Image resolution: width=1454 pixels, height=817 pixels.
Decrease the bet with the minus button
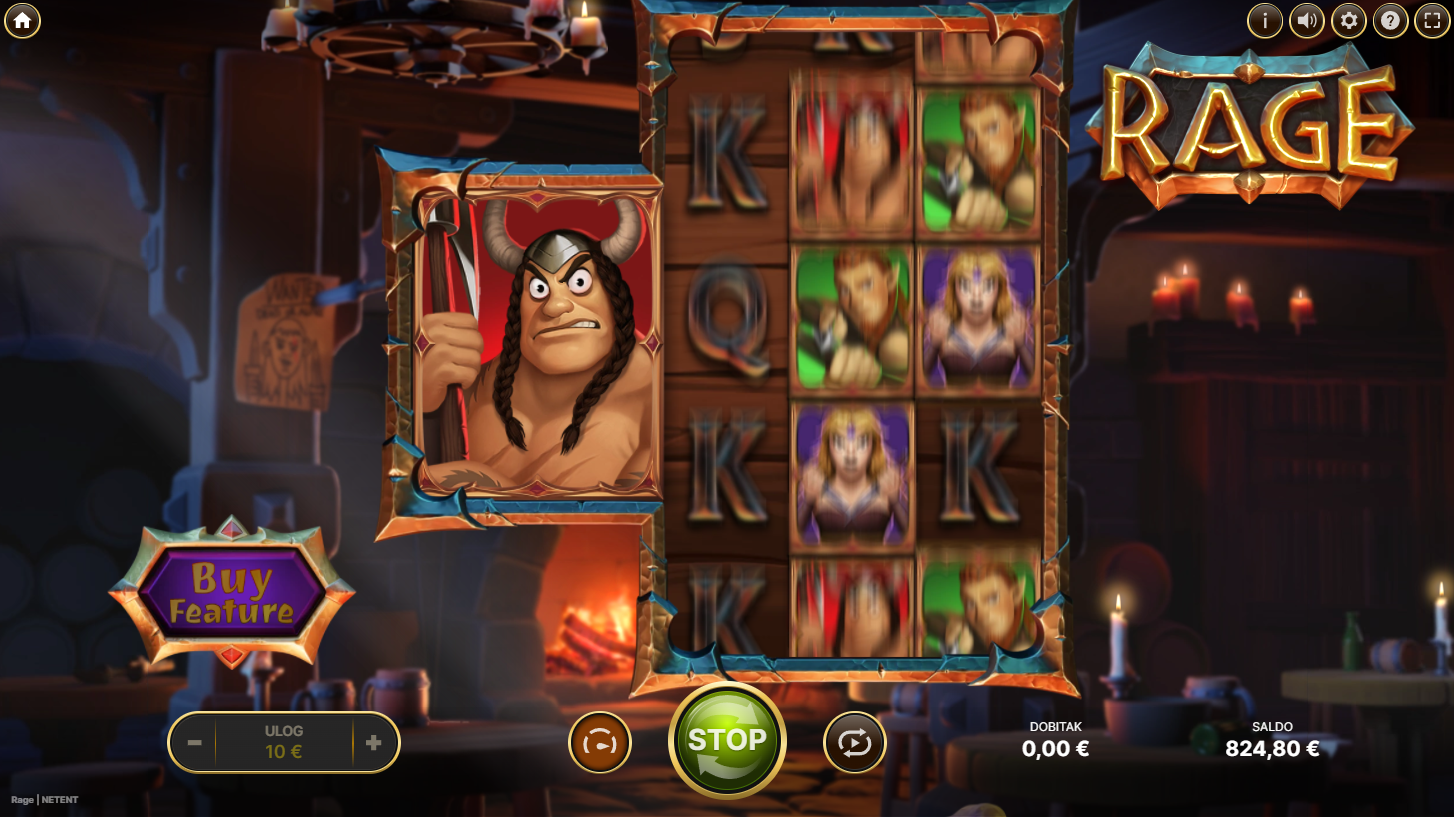point(195,743)
